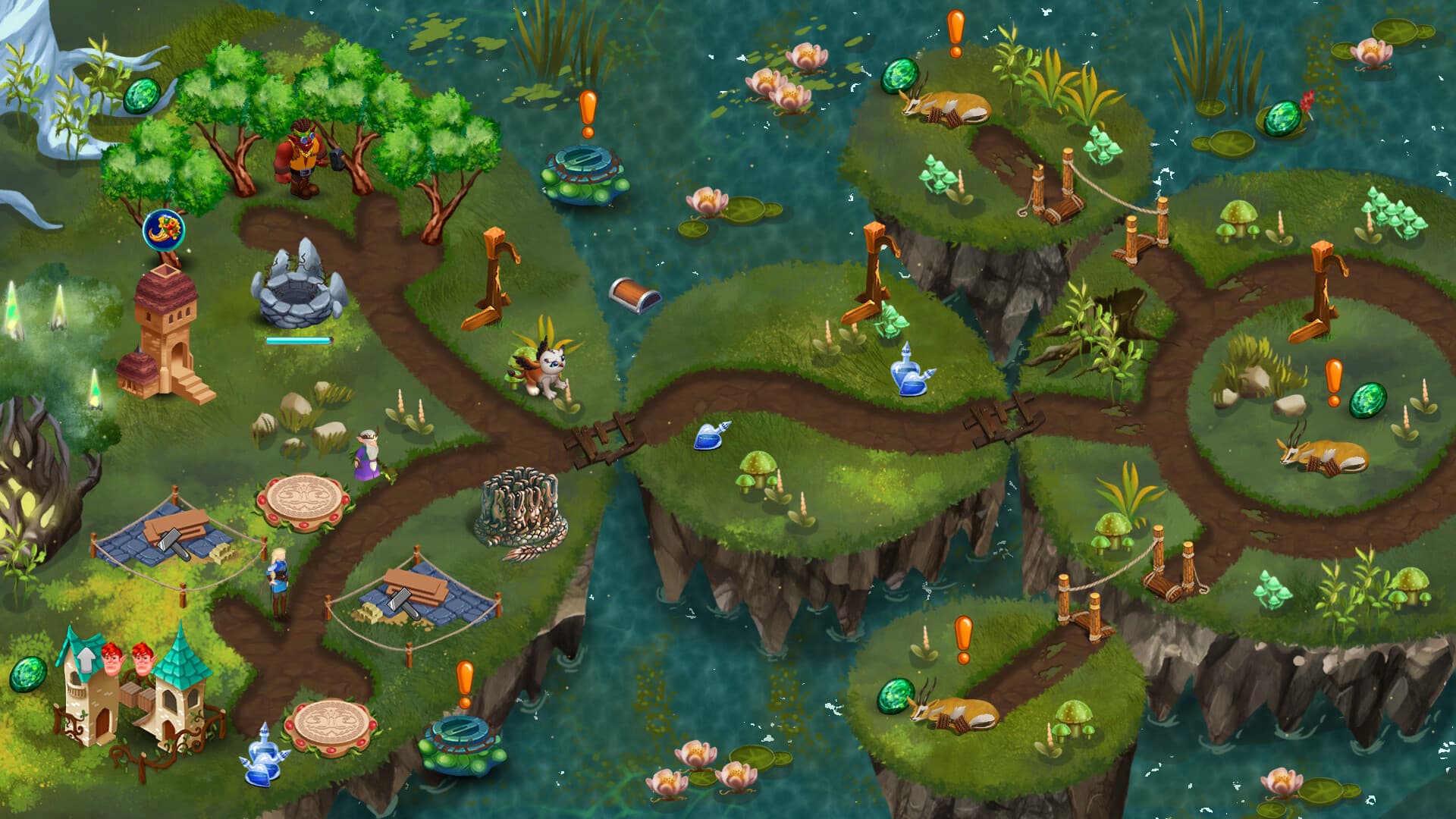Click the stone well near the blacksmith
Viewport: 1456px width, 819px height.
pos(296,292)
